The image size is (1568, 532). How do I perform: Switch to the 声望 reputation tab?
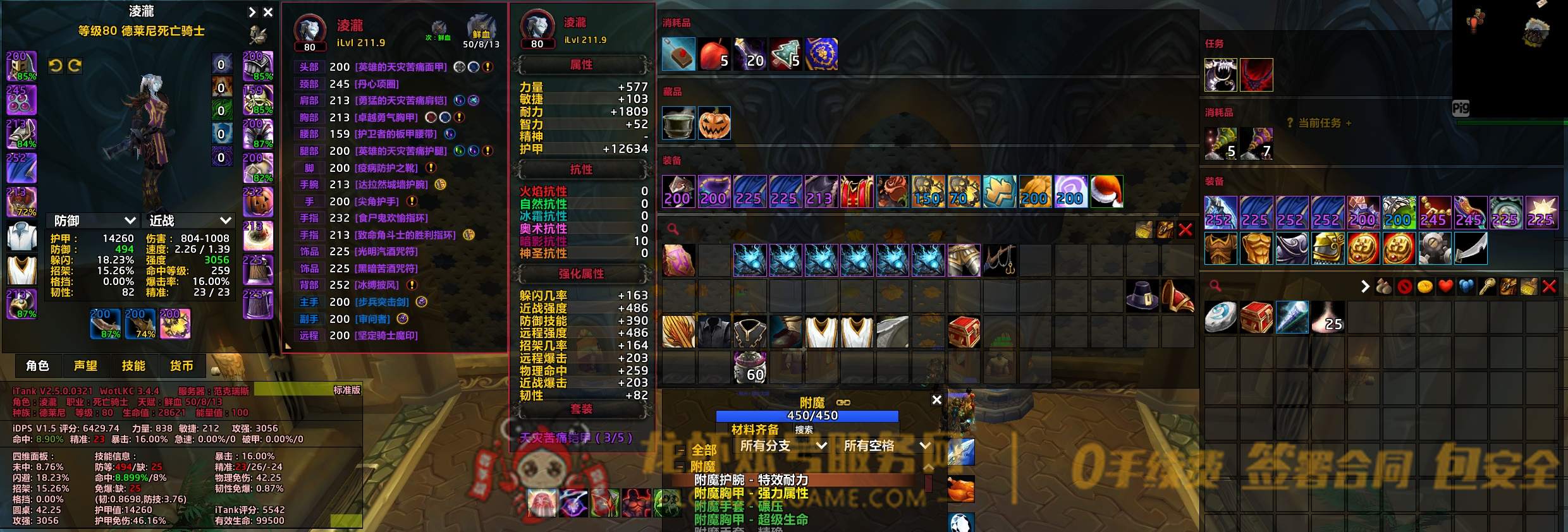click(x=85, y=366)
